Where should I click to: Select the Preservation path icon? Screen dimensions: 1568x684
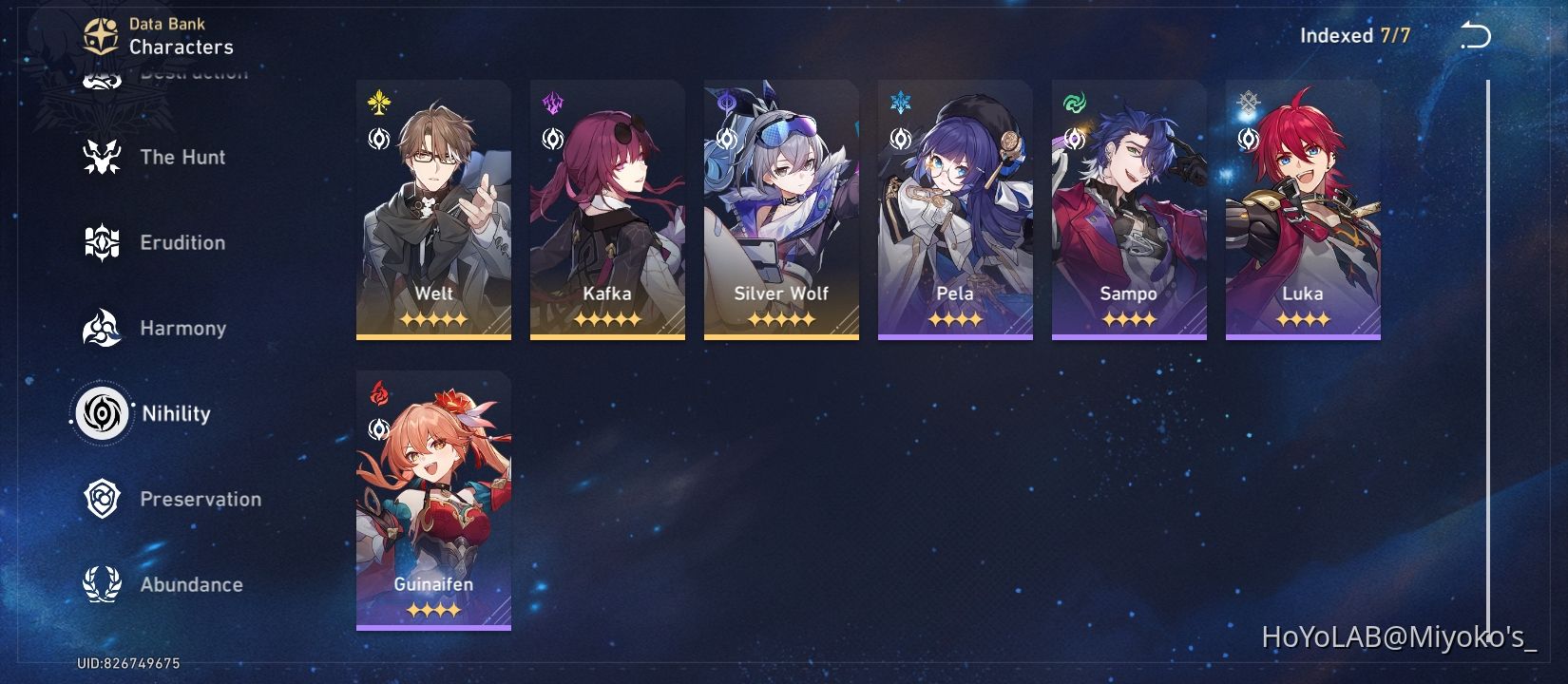[103, 499]
